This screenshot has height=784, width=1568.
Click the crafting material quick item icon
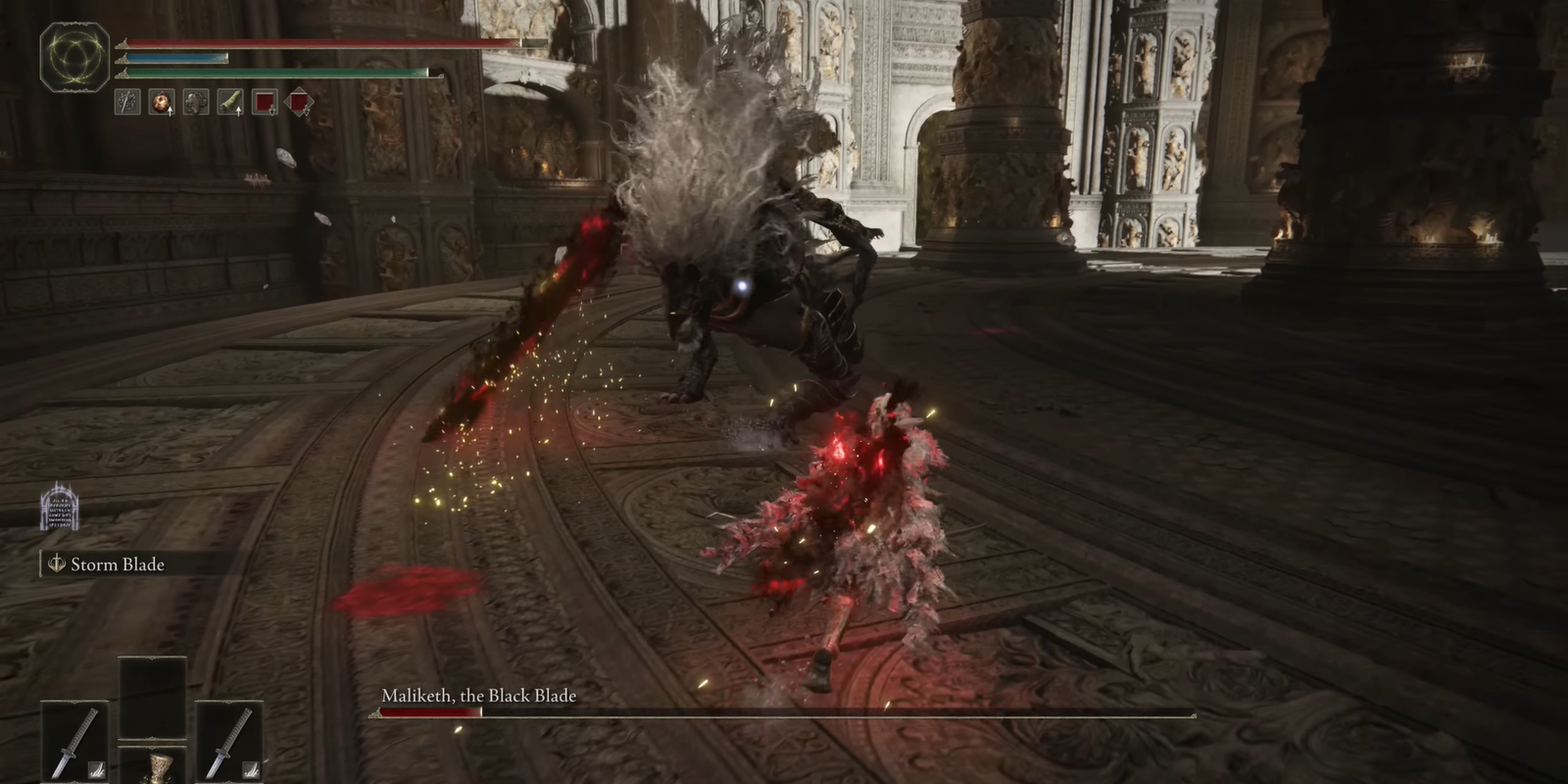pyautogui.click(x=194, y=101)
